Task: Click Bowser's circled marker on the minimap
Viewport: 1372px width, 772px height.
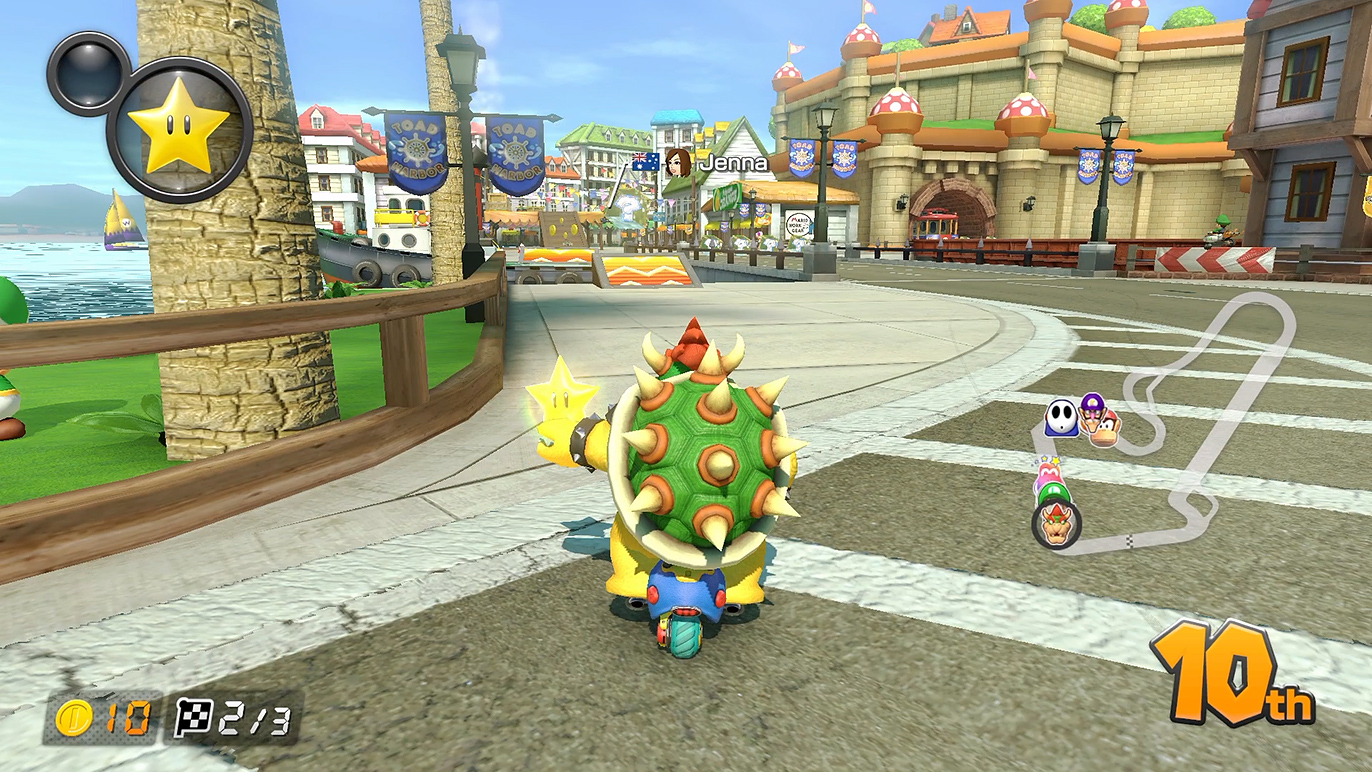Action: [x=1056, y=523]
